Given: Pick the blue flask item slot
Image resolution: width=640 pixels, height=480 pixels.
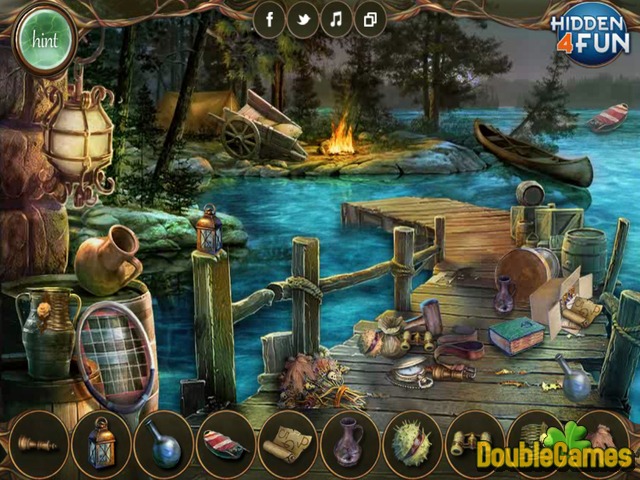Looking at the screenshot, I should [163, 441].
